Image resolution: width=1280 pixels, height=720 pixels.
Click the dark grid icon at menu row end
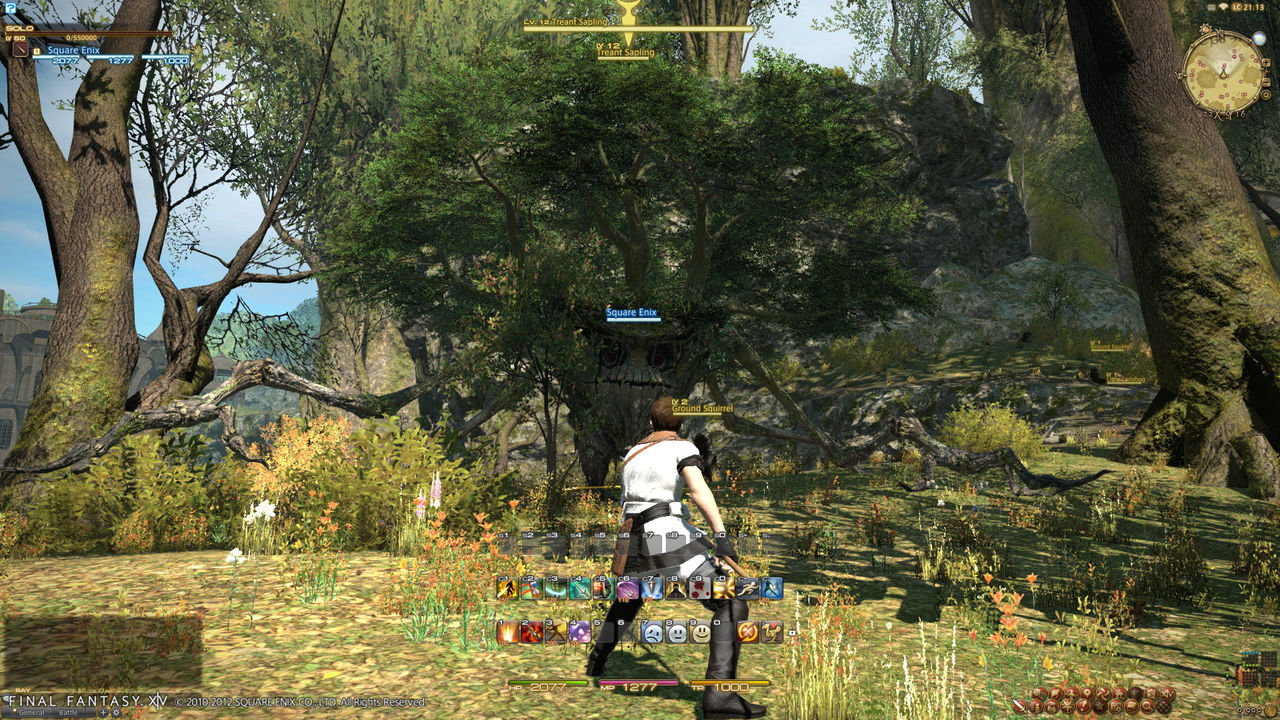[x=1162, y=707]
